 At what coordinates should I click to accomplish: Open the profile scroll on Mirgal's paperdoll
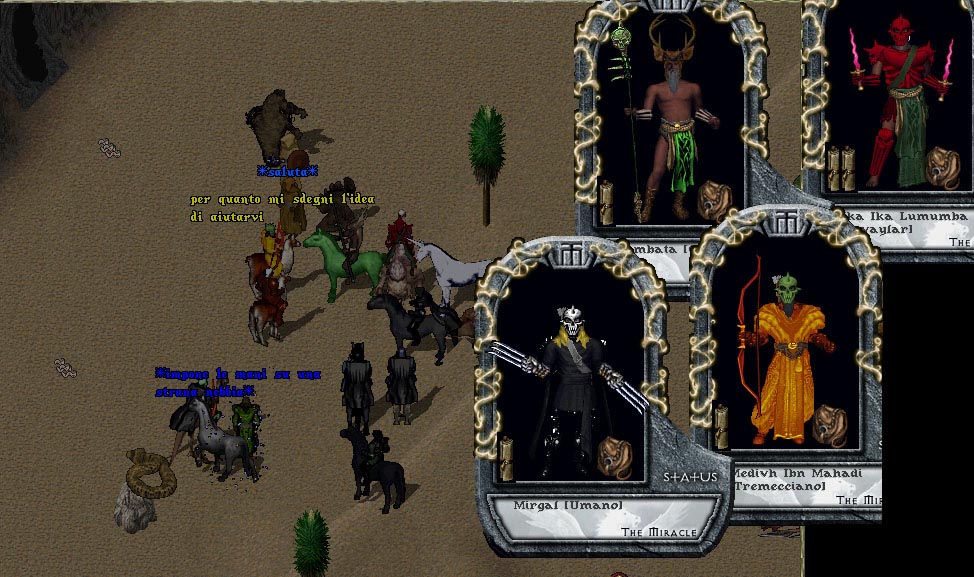[506, 456]
